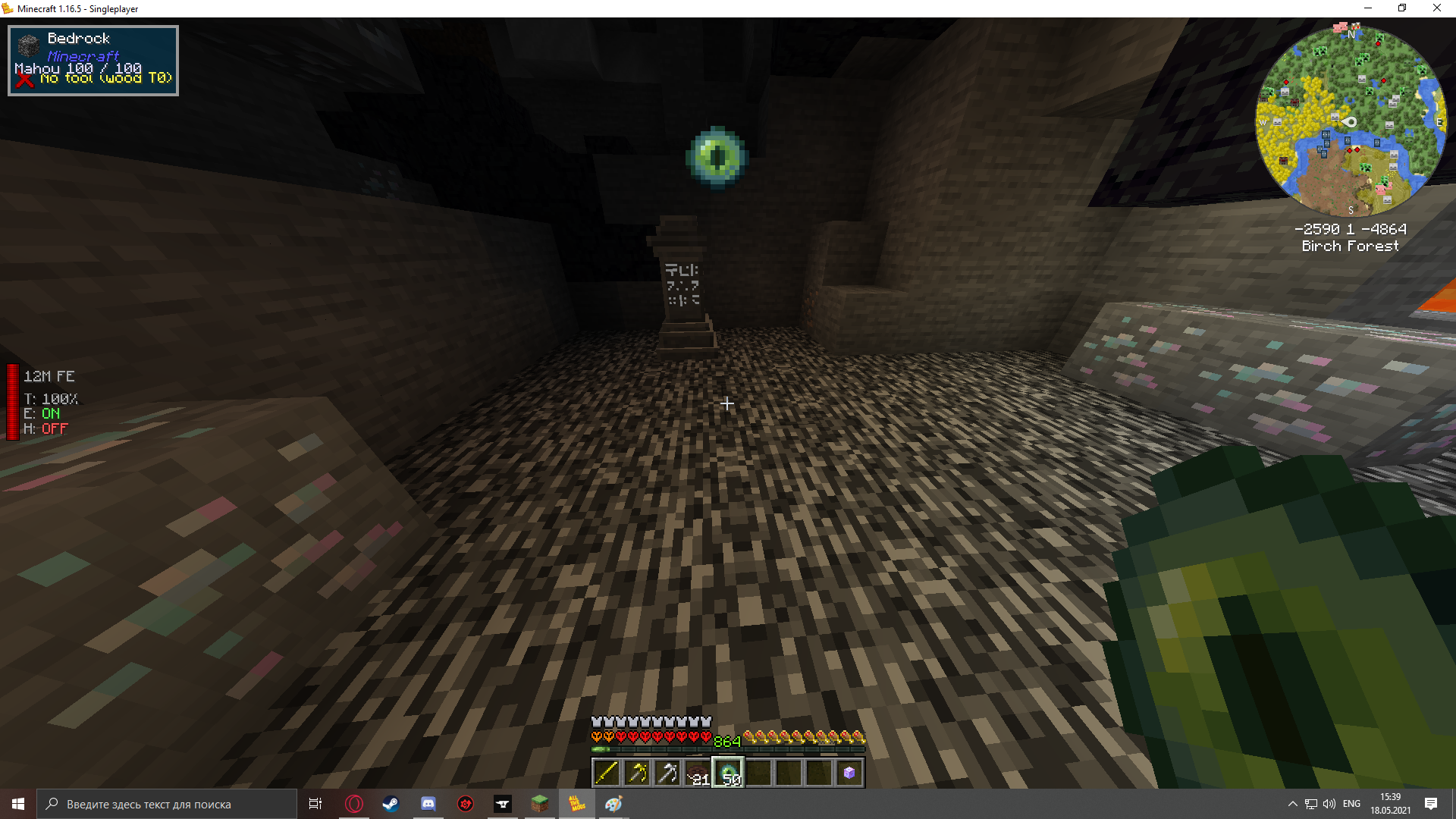Select the eye of ender in the hotbar
Image resolution: width=1456 pixels, height=819 pixels.
click(729, 772)
